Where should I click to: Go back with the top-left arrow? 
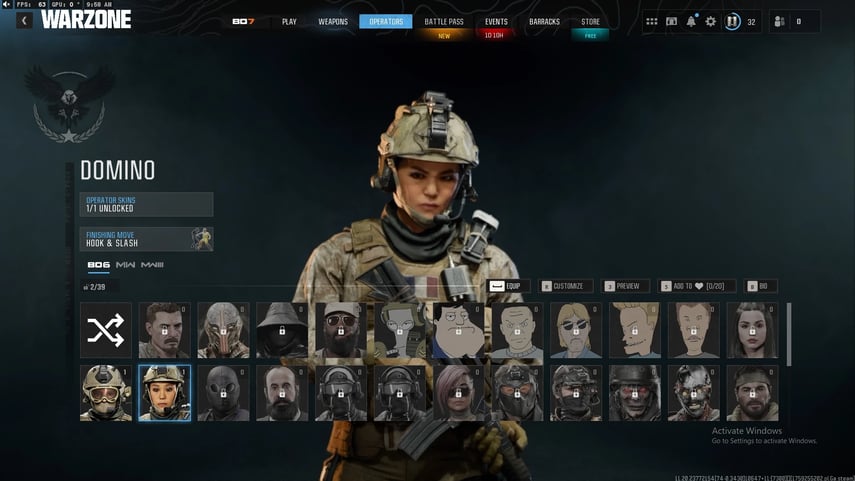point(23,20)
